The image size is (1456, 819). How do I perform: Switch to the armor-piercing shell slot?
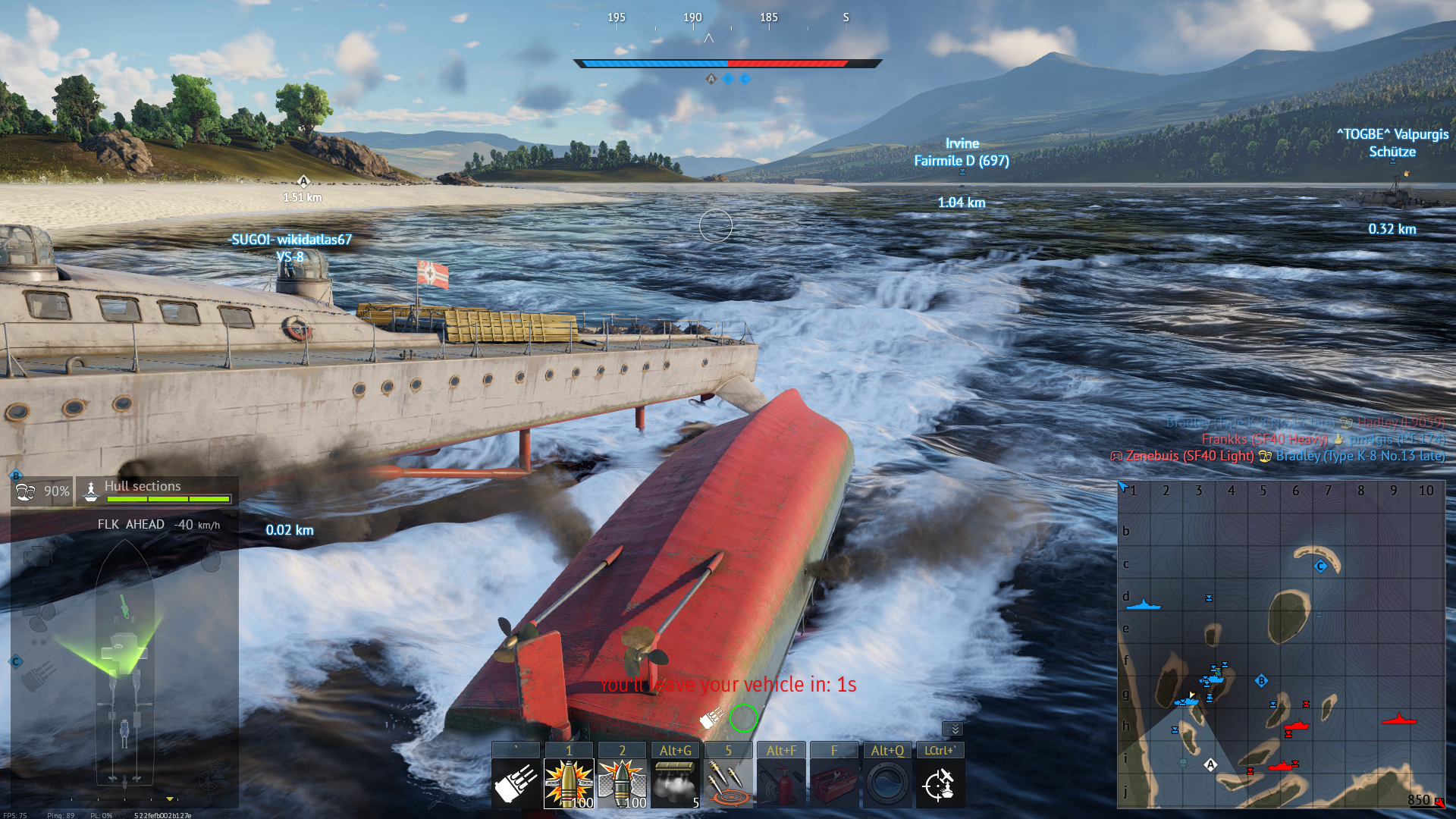pos(622,783)
